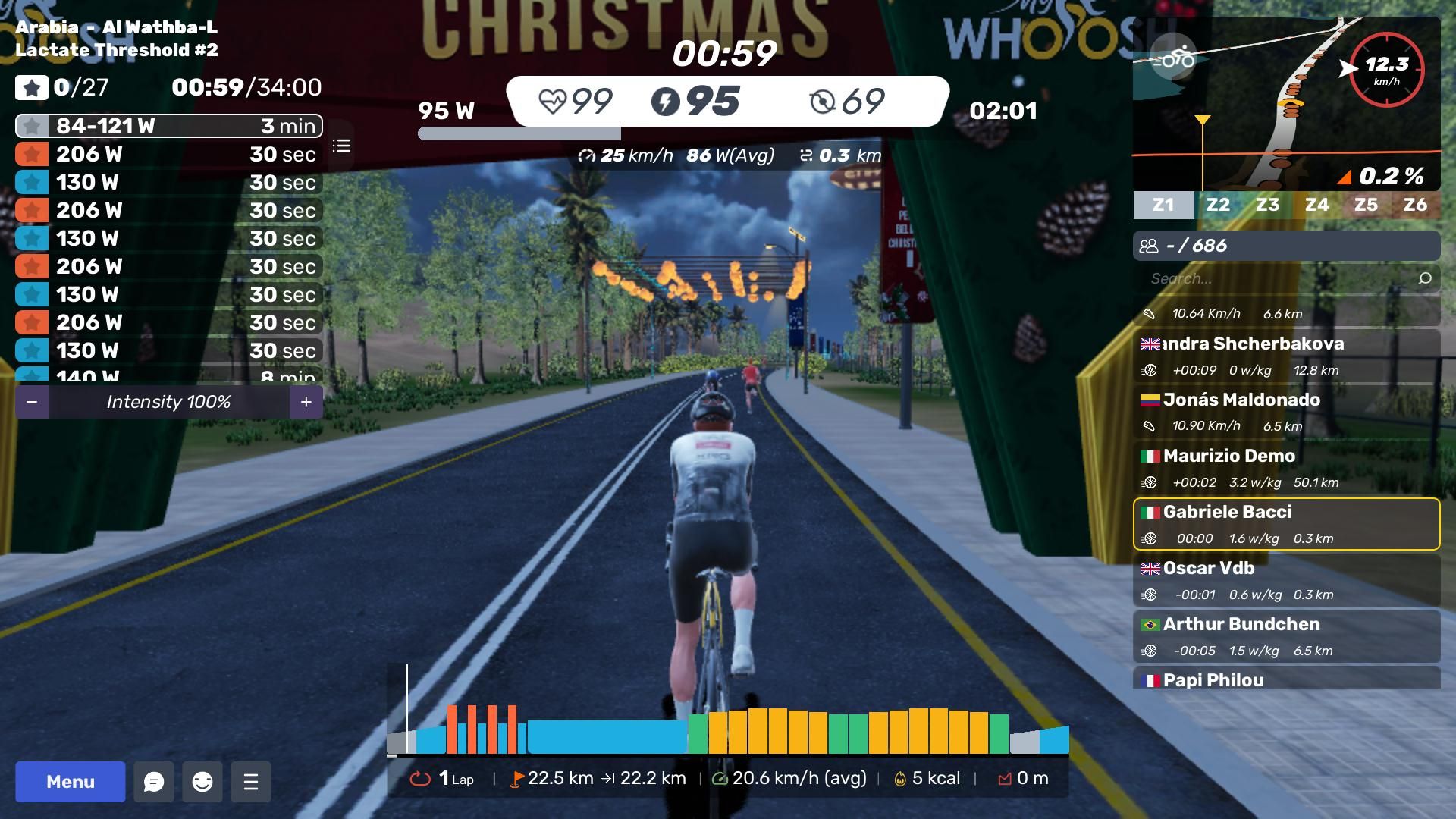This screenshot has height=819, width=1456.
Task: Increase workout intensity with plus button
Action: 306,402
